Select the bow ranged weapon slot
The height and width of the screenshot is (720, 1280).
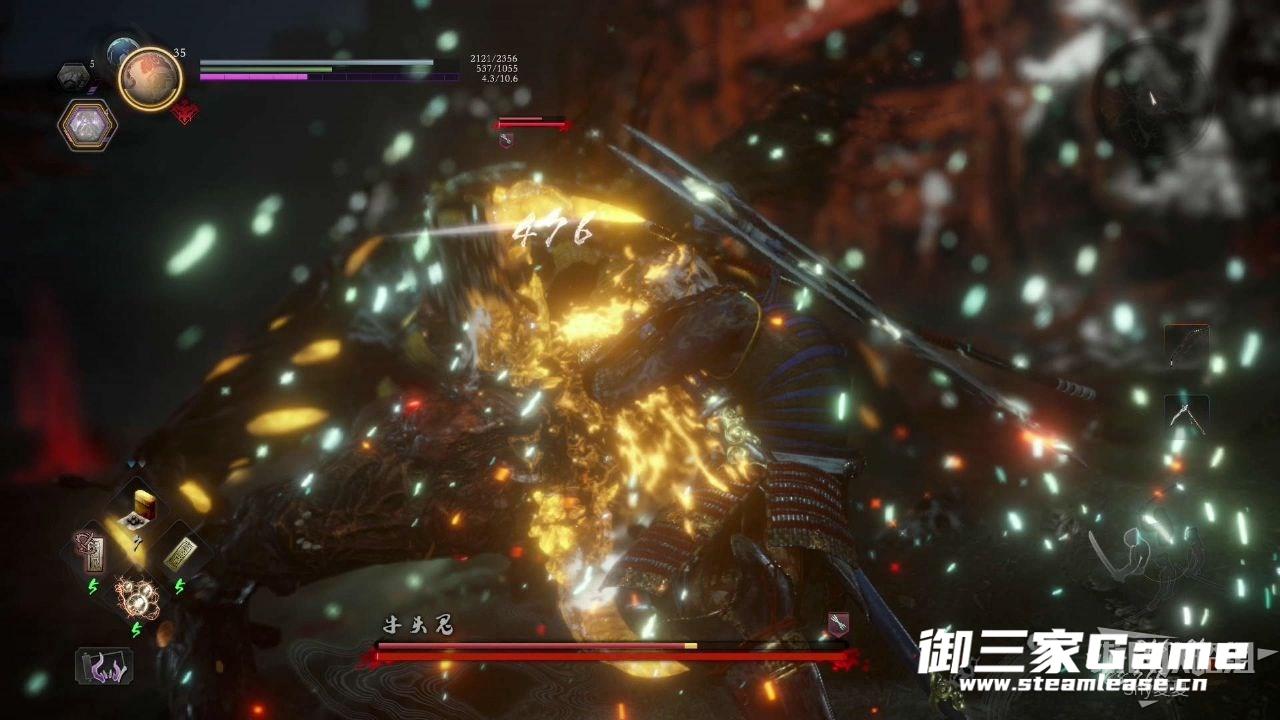[x=1187, y=347]
